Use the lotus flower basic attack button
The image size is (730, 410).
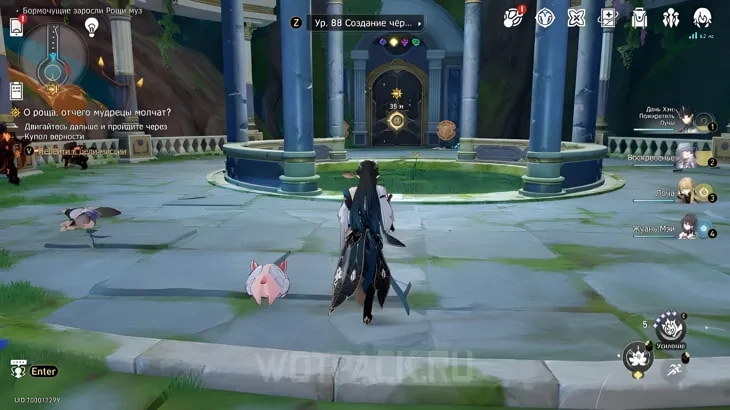pyautogui.click(x=636, y=356)
